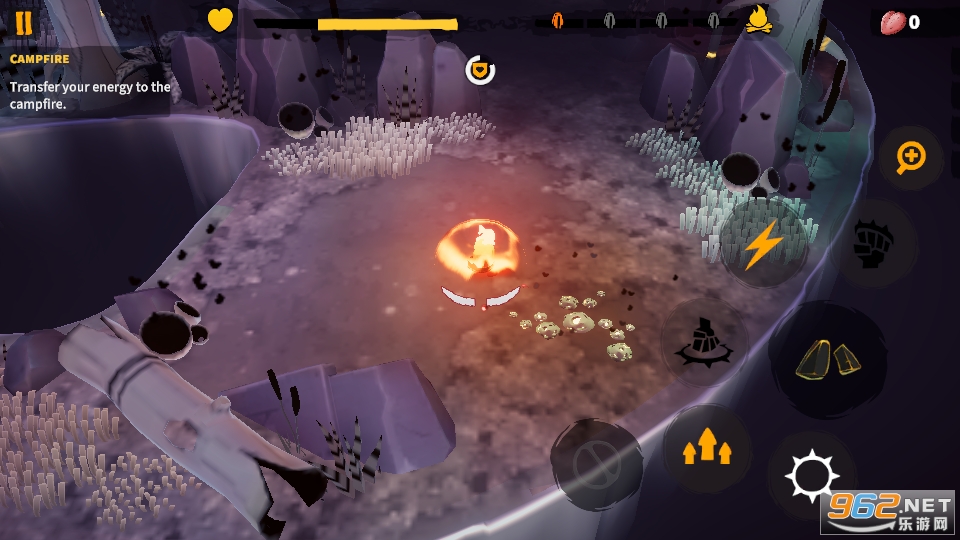The image size is (960, 540).
Task: Tap the orange objective marker above the arena
Action: pyautogui.click(x=481, y=69)
